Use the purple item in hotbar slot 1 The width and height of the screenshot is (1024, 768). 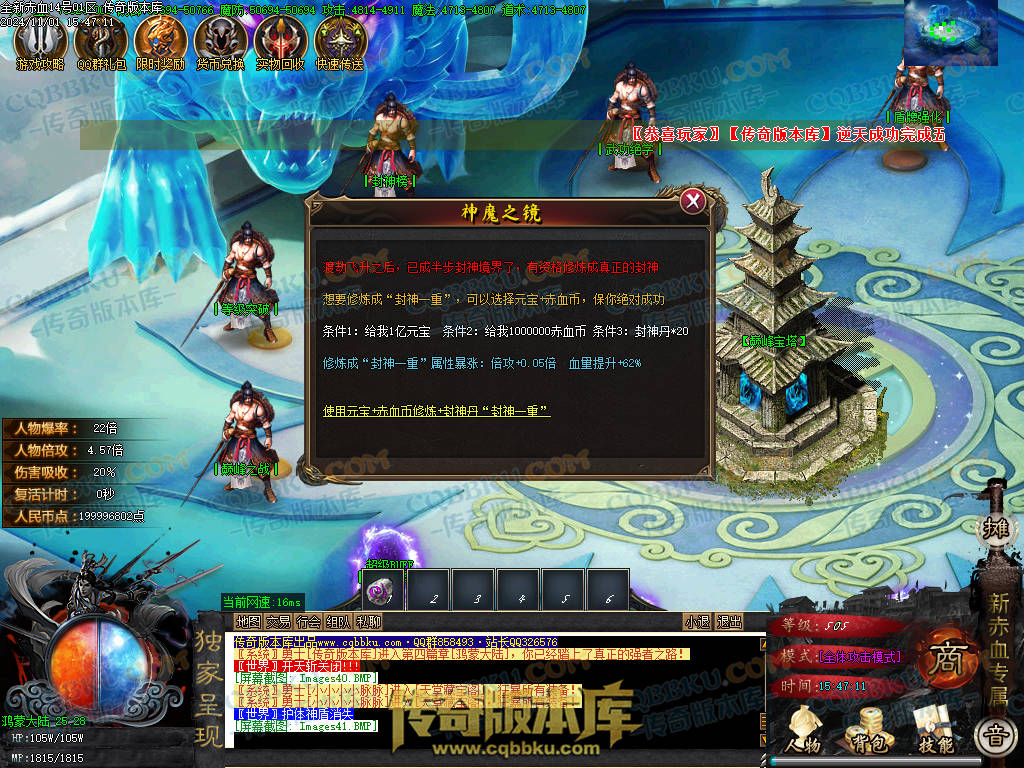[383, 590]
